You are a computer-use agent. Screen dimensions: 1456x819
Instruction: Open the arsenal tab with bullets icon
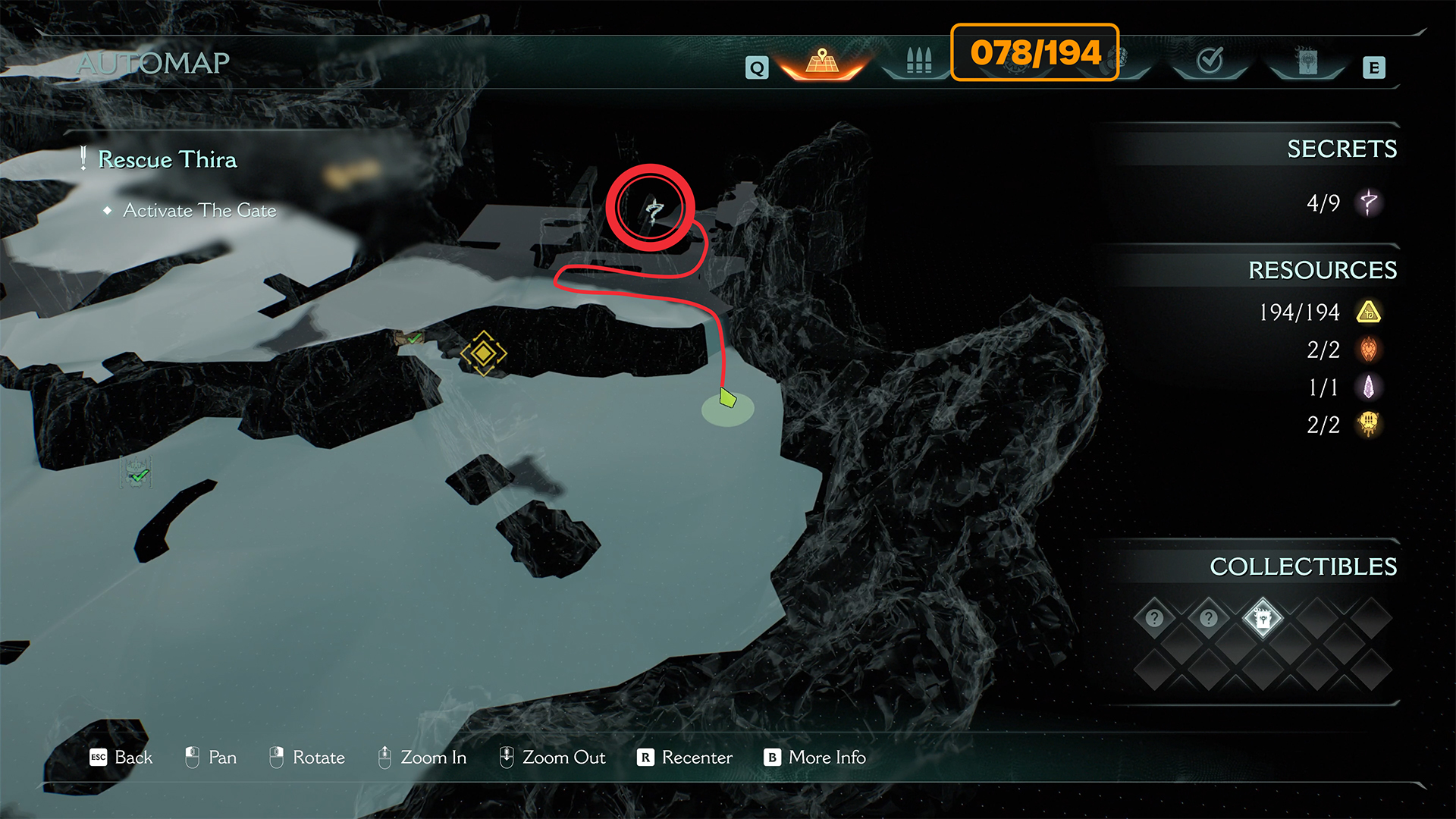point(918,61)
